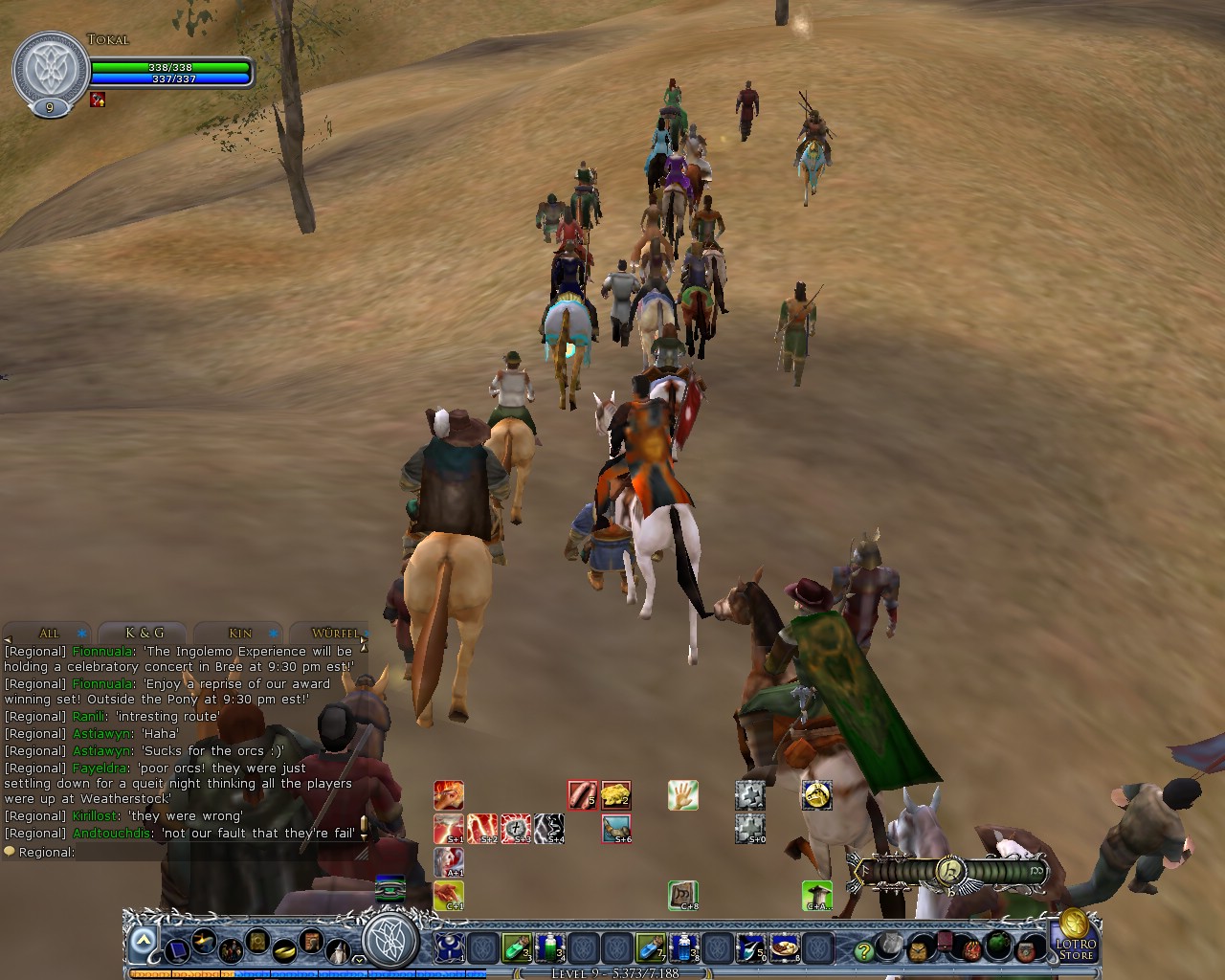Trigger the rune anthem skill labeled C+8

[x=682, y=895]
